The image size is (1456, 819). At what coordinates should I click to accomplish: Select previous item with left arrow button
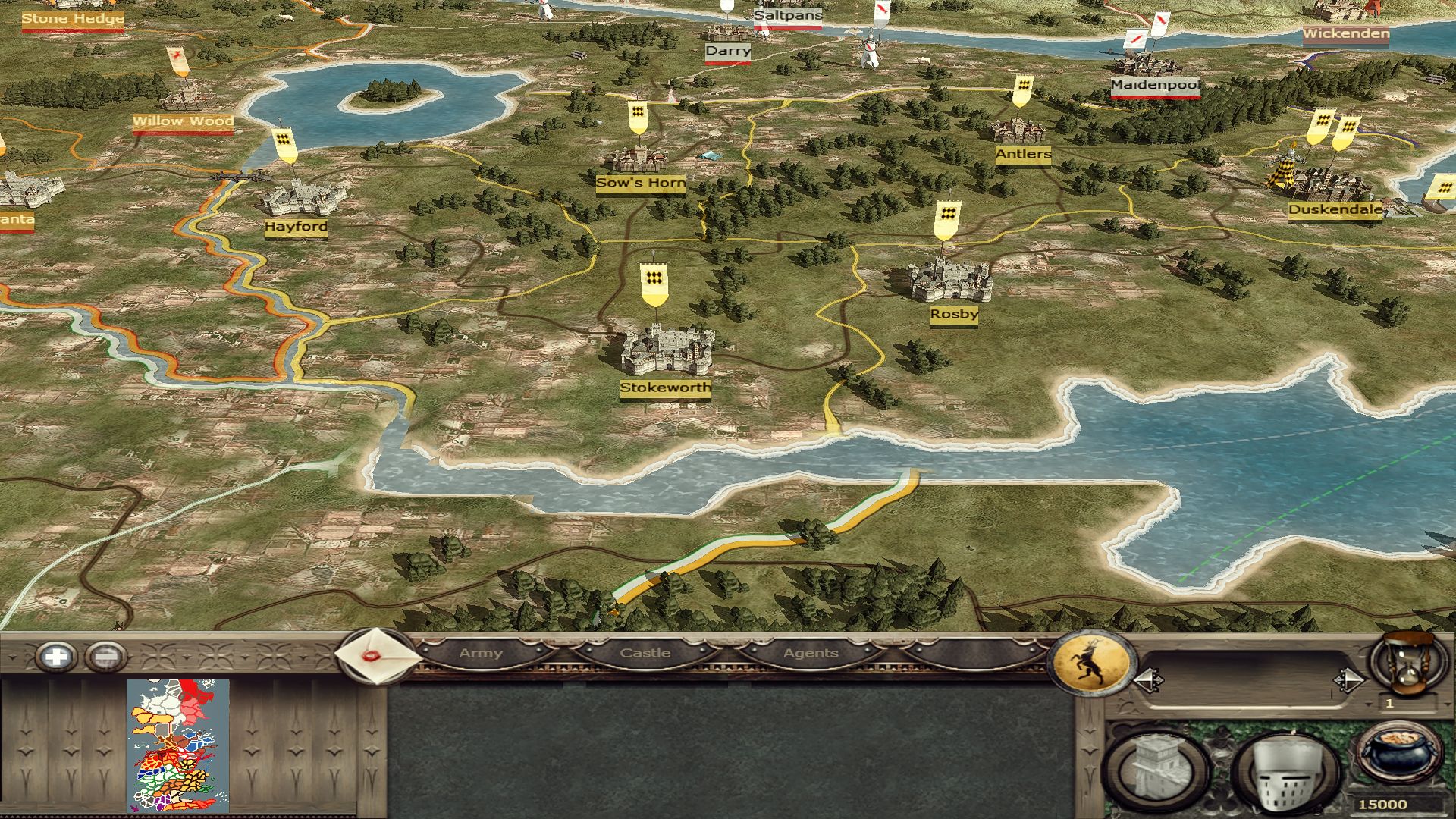click(x=1148, y=680)
